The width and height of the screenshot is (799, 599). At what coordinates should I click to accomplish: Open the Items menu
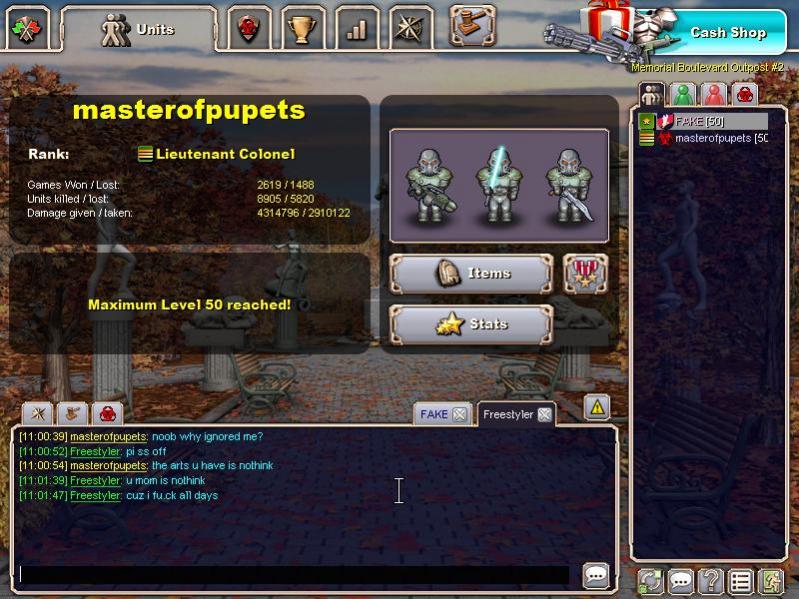[470, 273]
